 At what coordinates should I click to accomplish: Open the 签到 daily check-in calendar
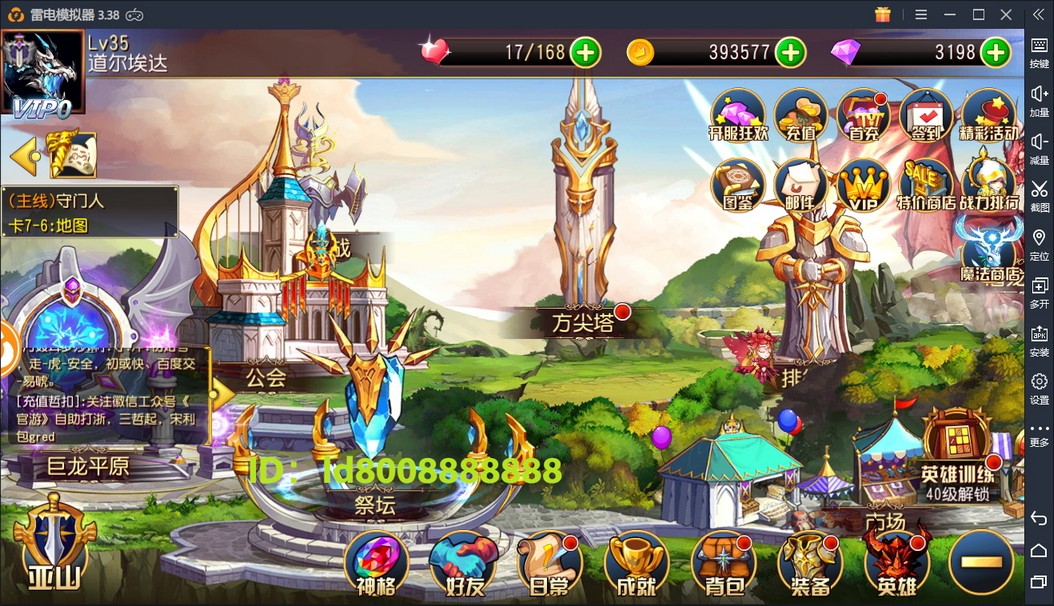925,114
